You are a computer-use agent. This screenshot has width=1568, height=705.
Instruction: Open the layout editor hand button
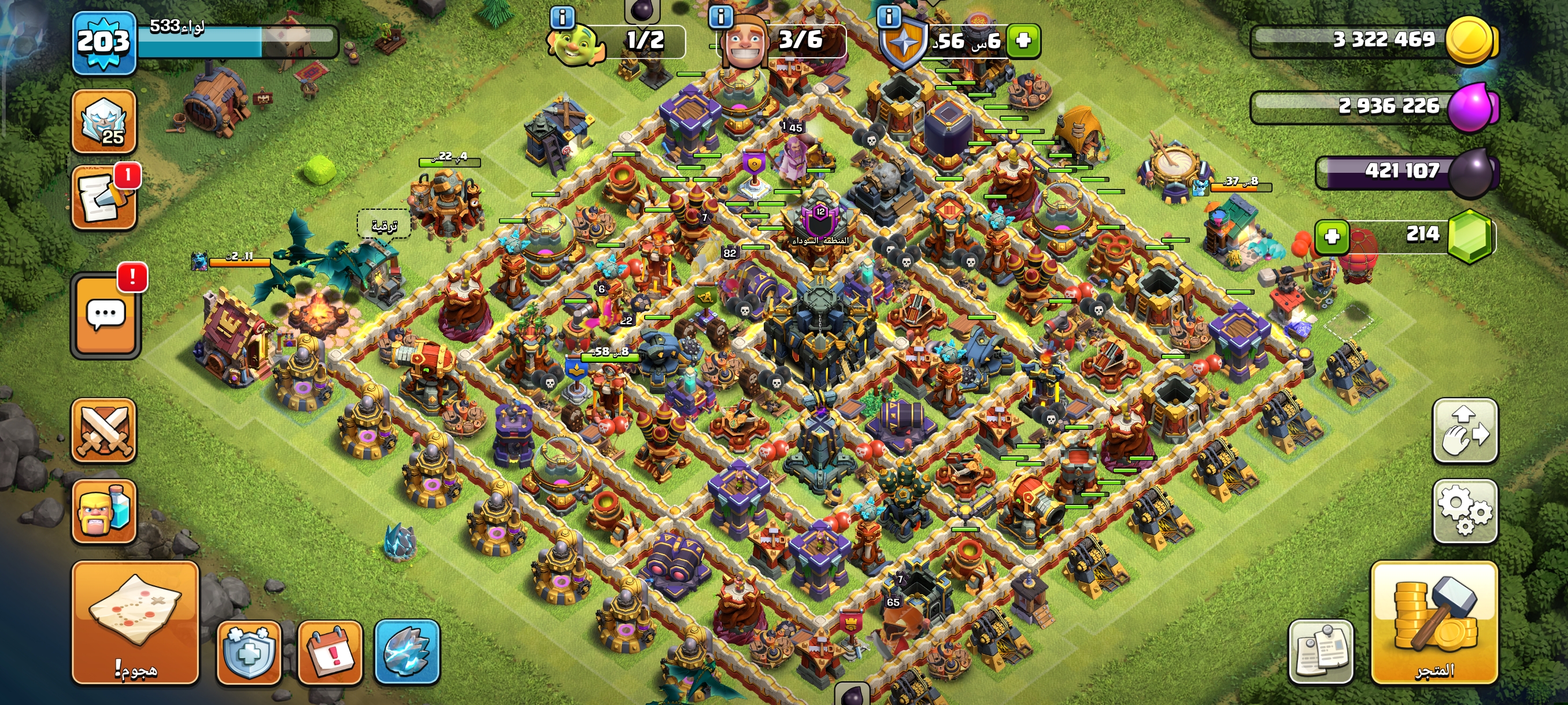1465,430
